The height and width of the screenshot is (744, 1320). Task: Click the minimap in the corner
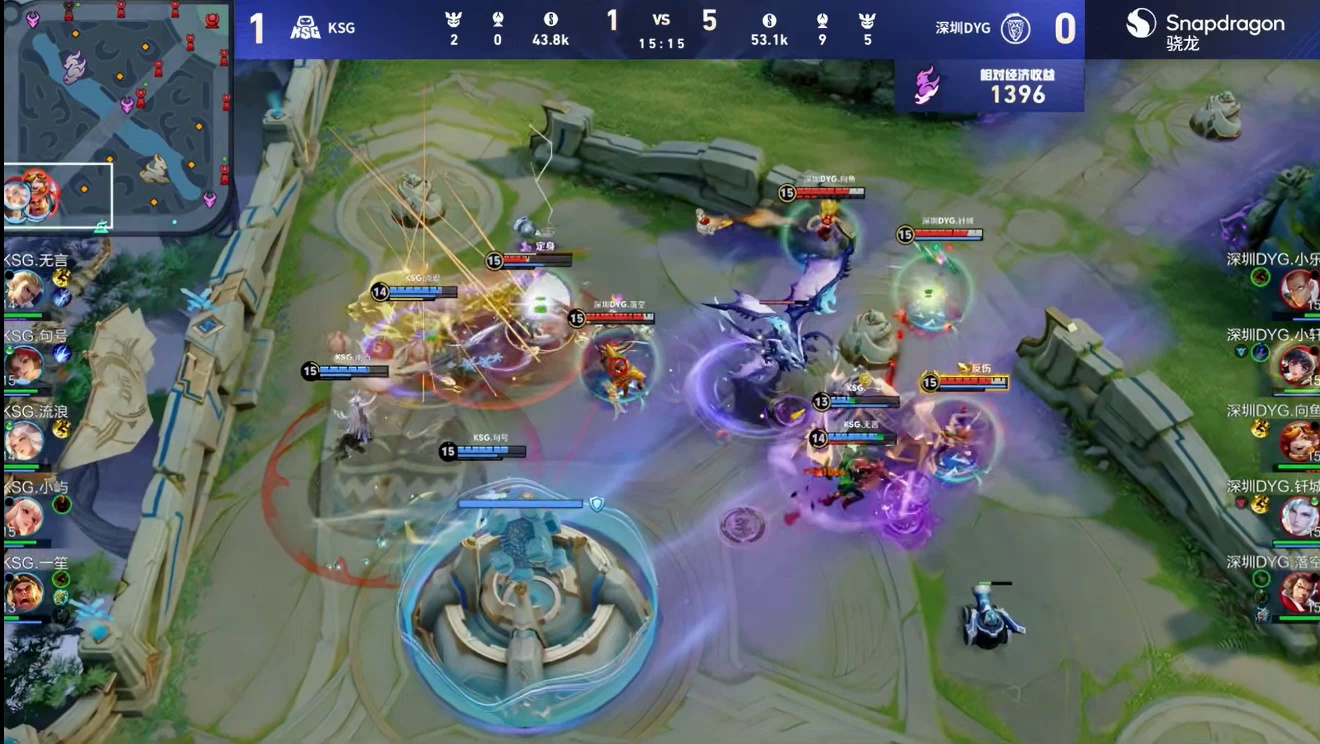point(117,115)
